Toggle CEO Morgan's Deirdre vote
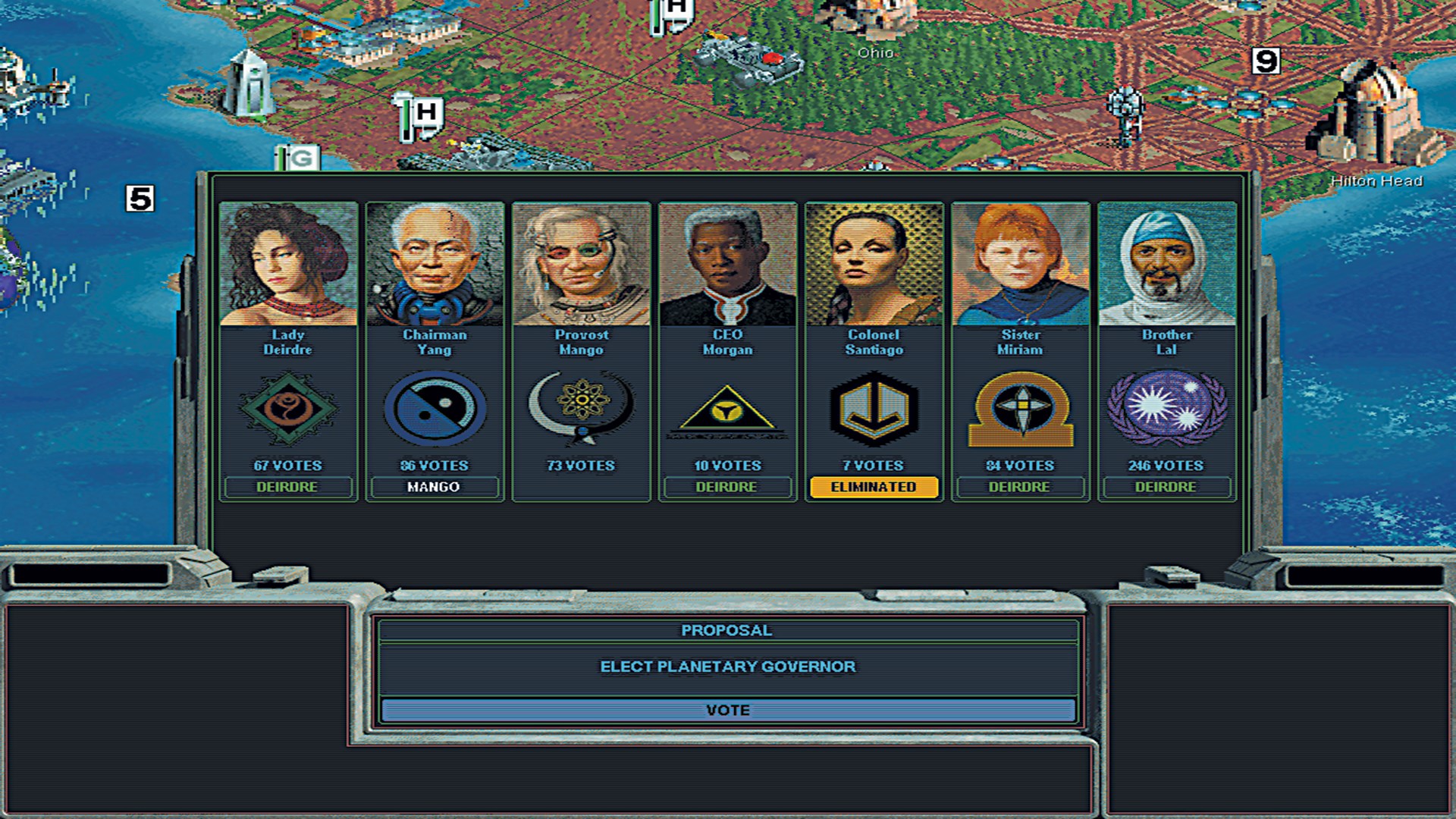This screenshot has width=1456, height=819. [726, 488]
